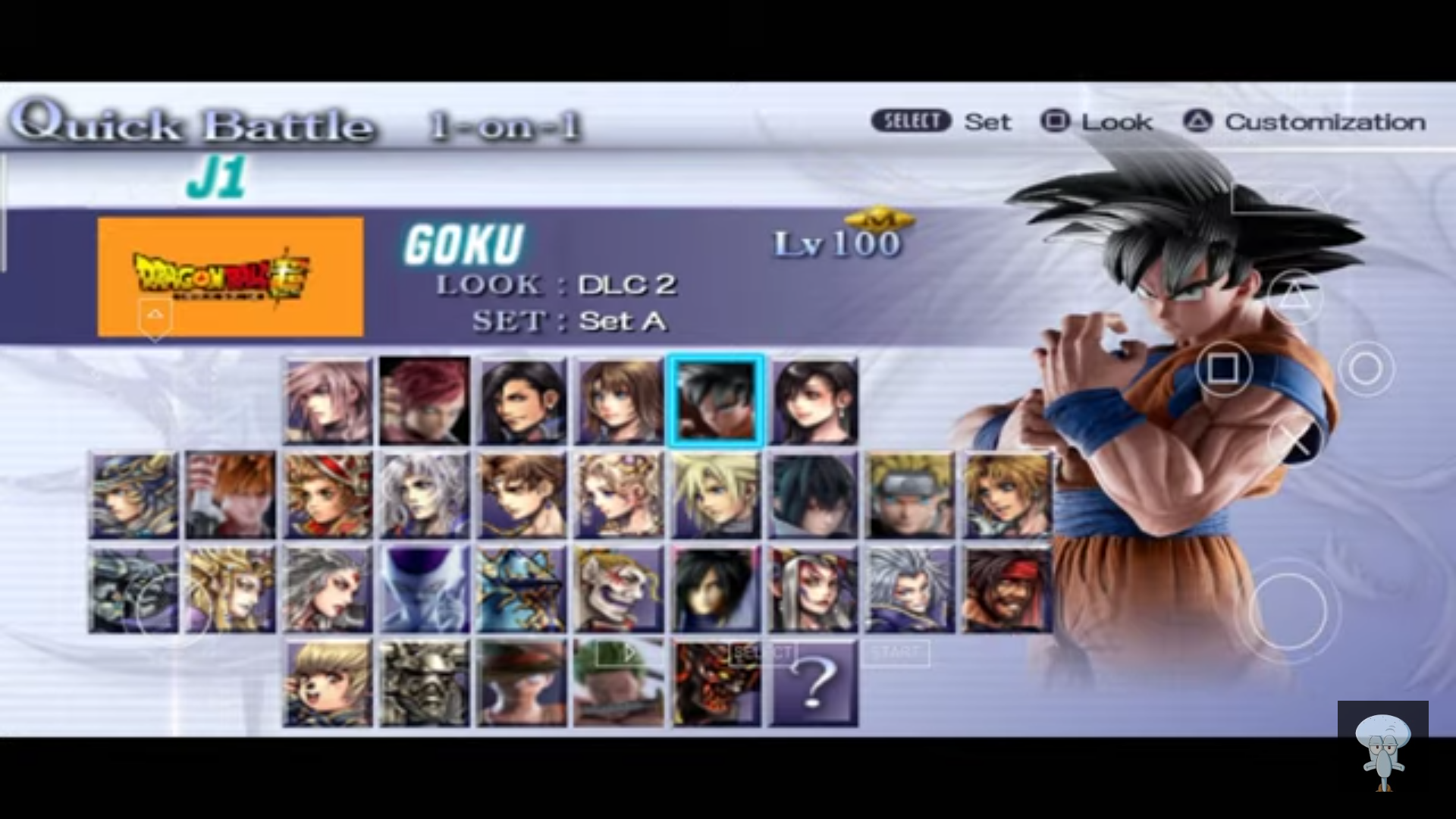Select Naruto's character portrait
This screenshot has height=819, width=1456.
tap(909, 494)
